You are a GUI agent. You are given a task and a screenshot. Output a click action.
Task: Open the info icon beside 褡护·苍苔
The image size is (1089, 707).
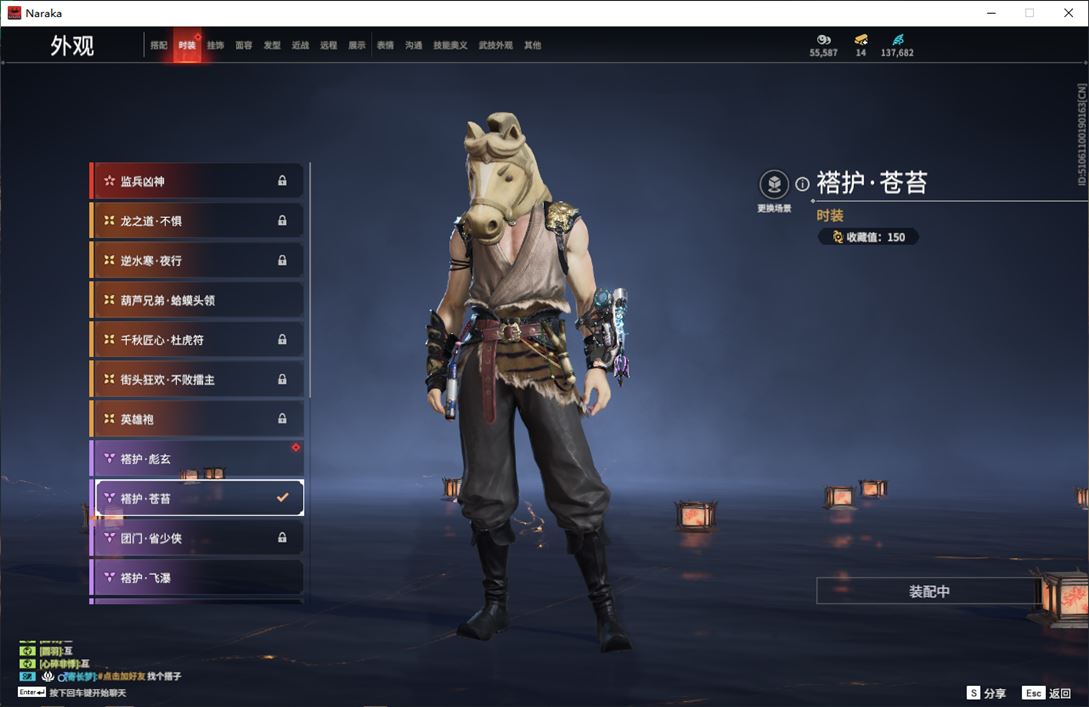click(802, 184)
